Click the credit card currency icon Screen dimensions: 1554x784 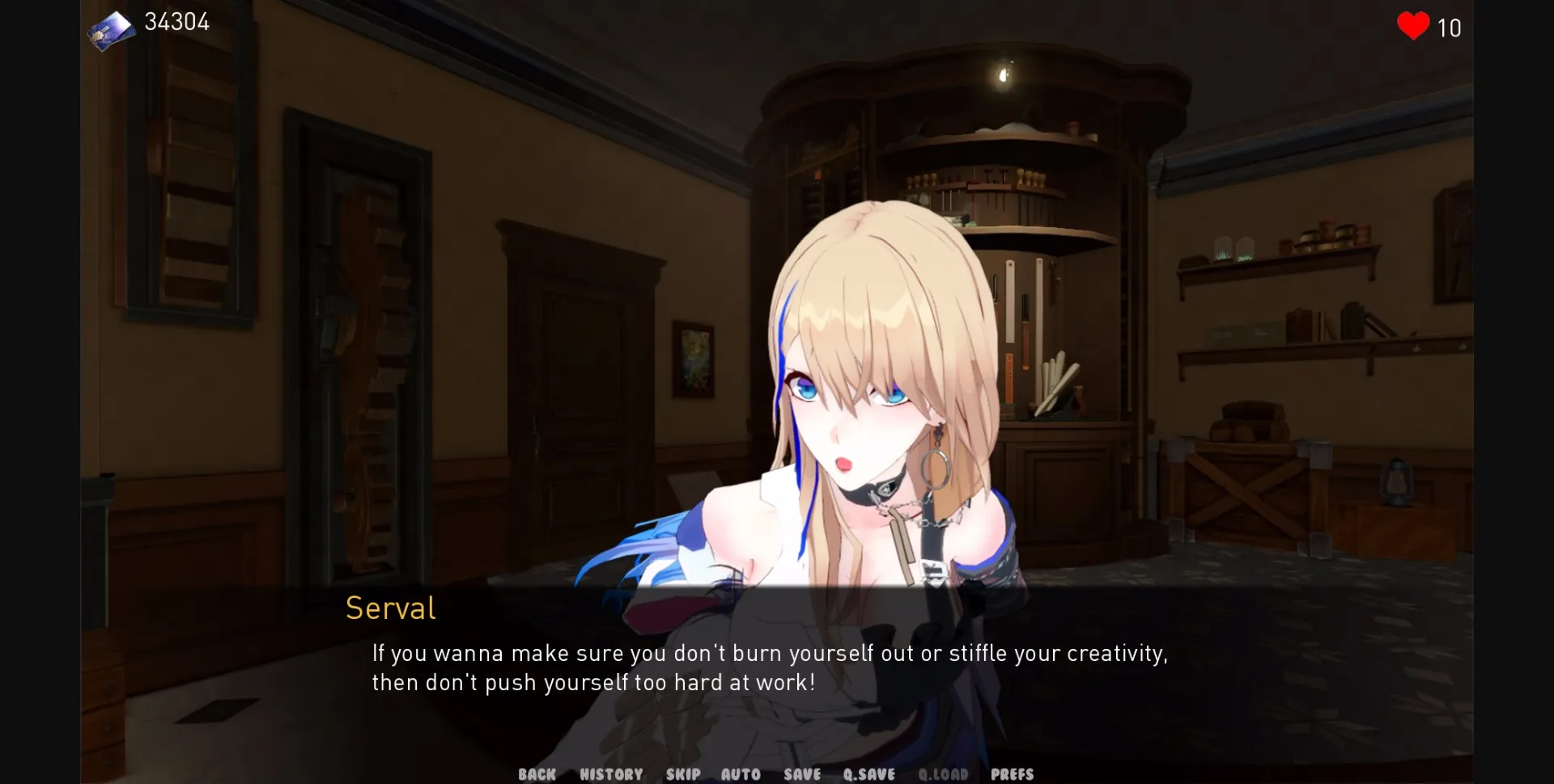click(111, 29)
